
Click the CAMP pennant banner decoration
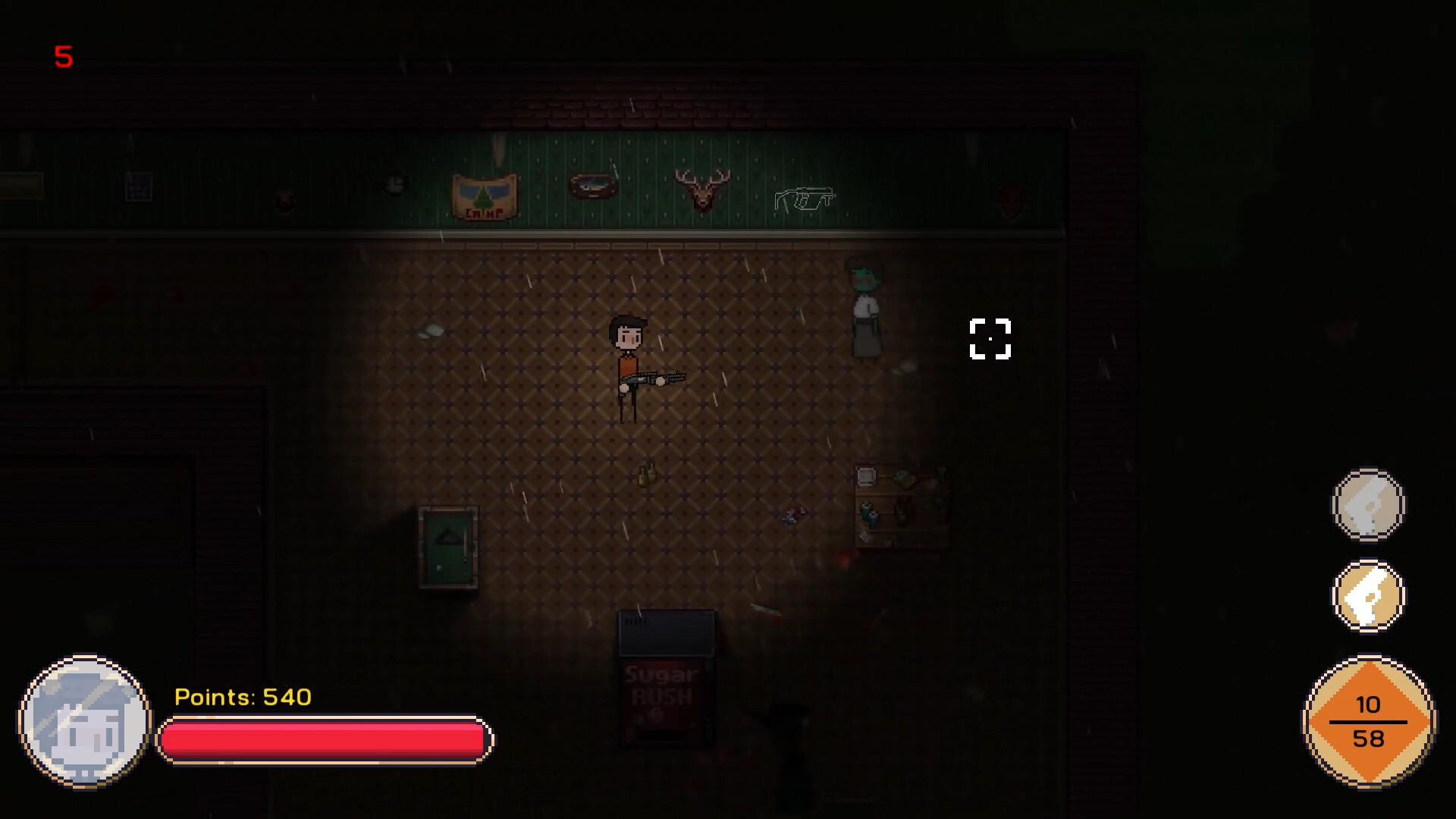coord(485,194)
